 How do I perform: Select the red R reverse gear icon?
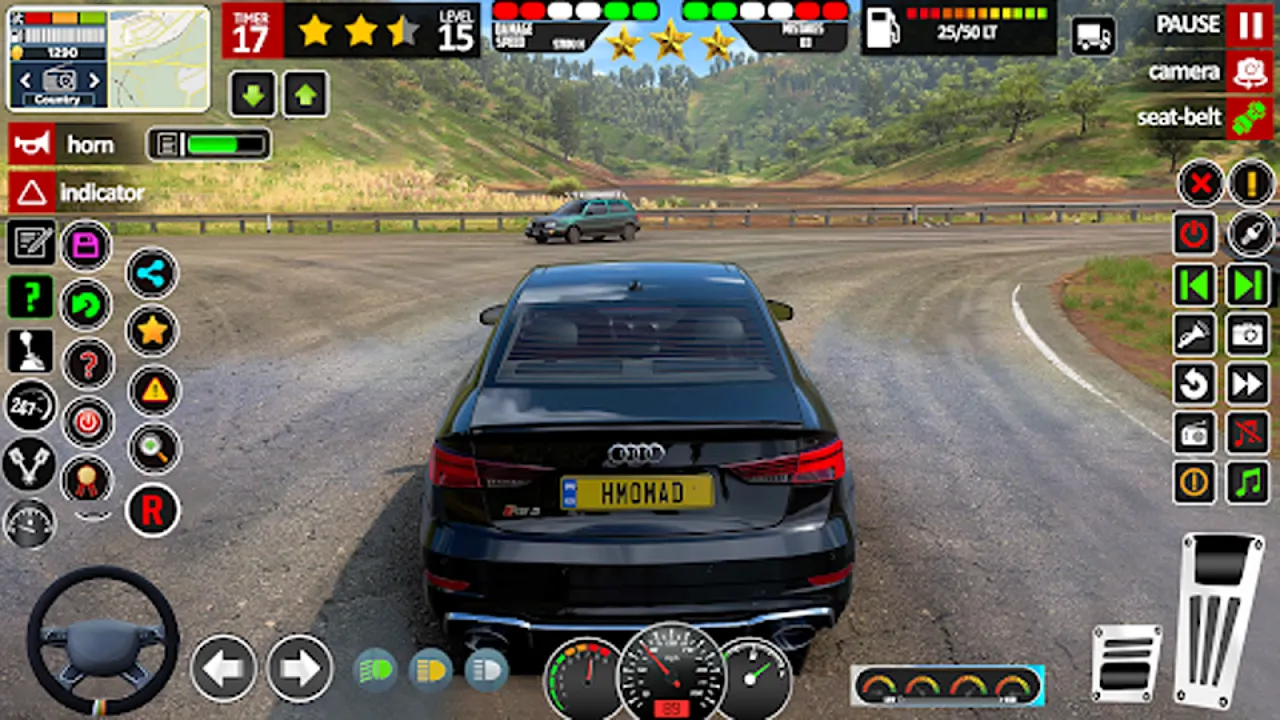[x=152, y=511]
